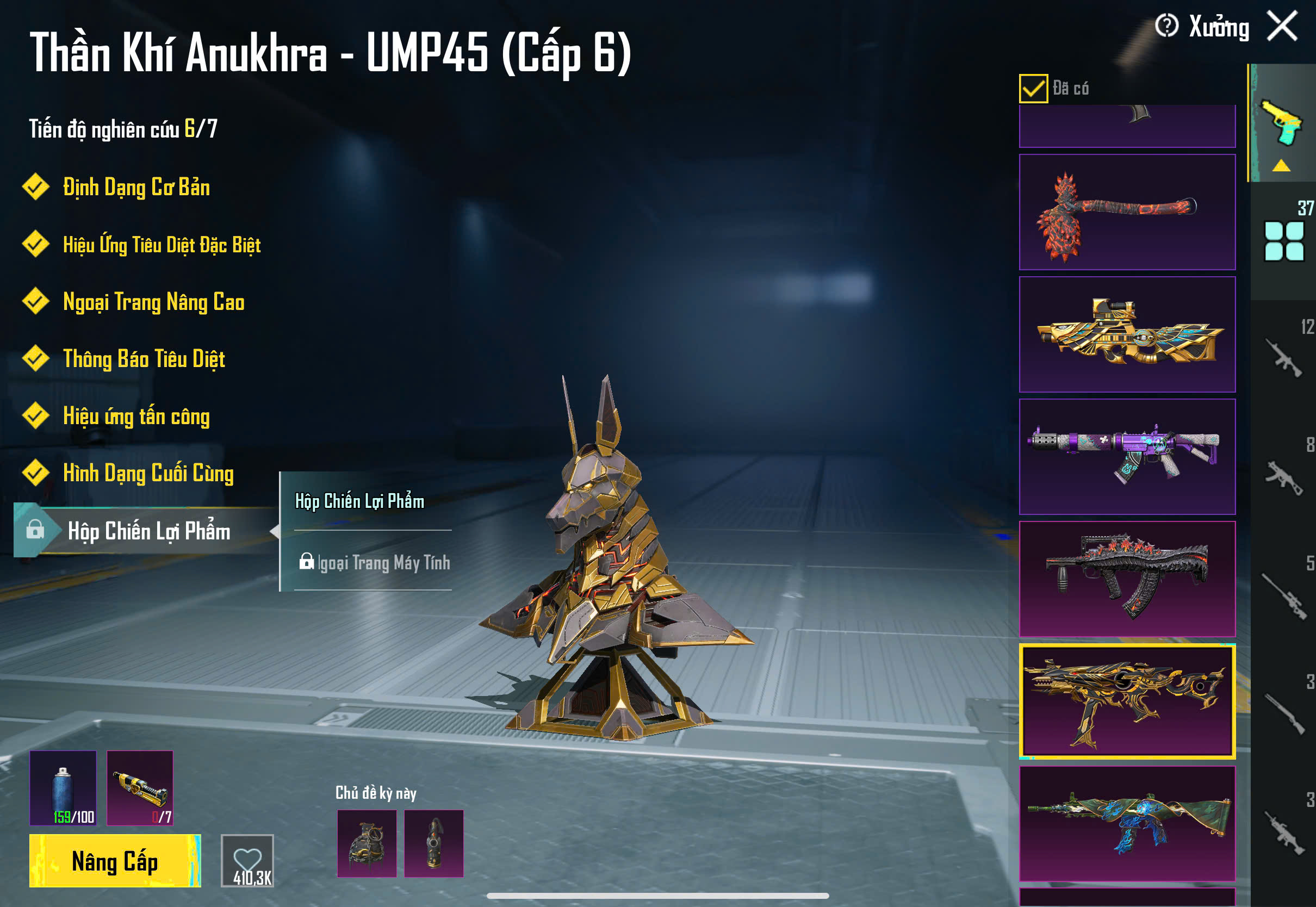1316x907 pixels.
Task: Close the weapon lab screen
Action: pyautogui.click(x=1282, y=26)
